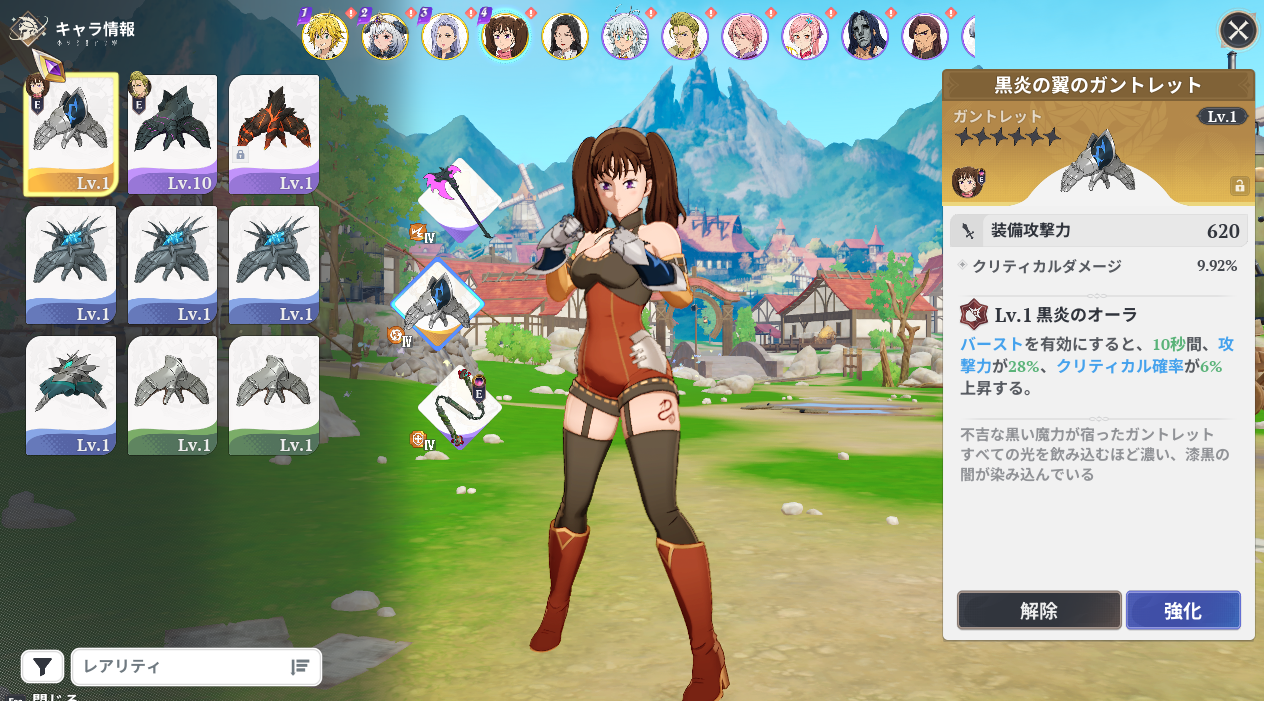Select the pink-haired character portrait
The height and width of the screenshot is (701, 1264).
coord(745,37)
